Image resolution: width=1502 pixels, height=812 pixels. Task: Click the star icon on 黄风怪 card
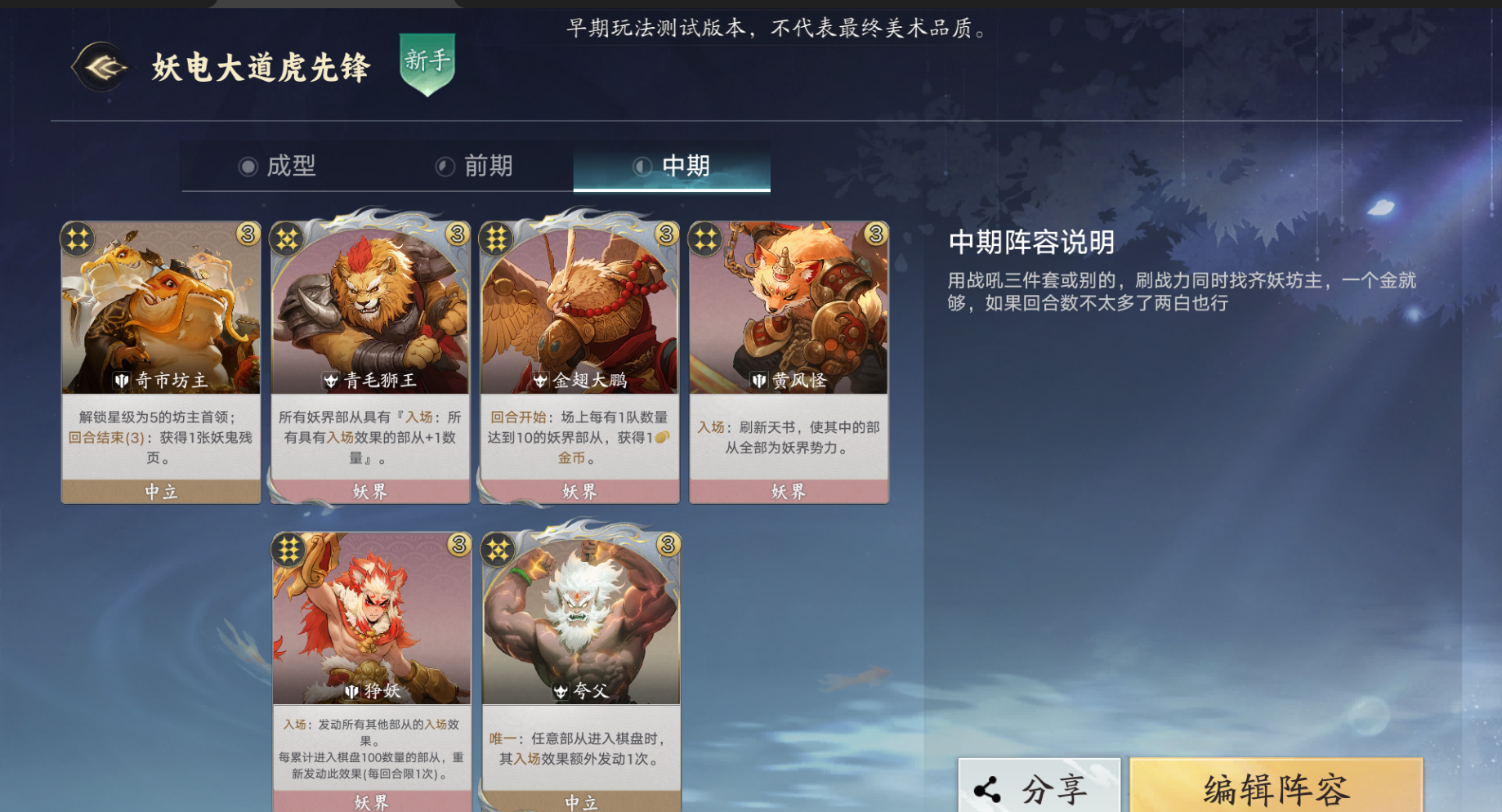point(704,238)
